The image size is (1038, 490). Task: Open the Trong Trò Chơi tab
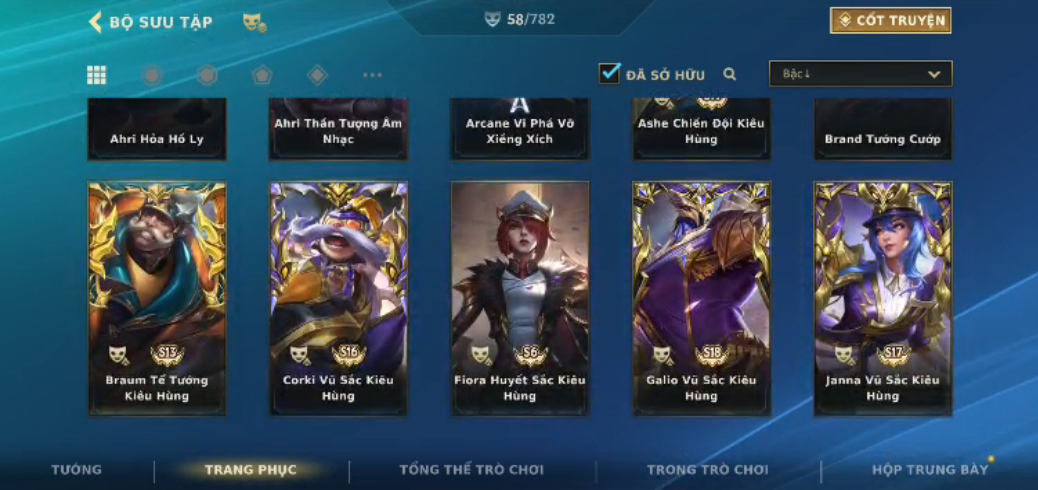click(x=707, y=470)
